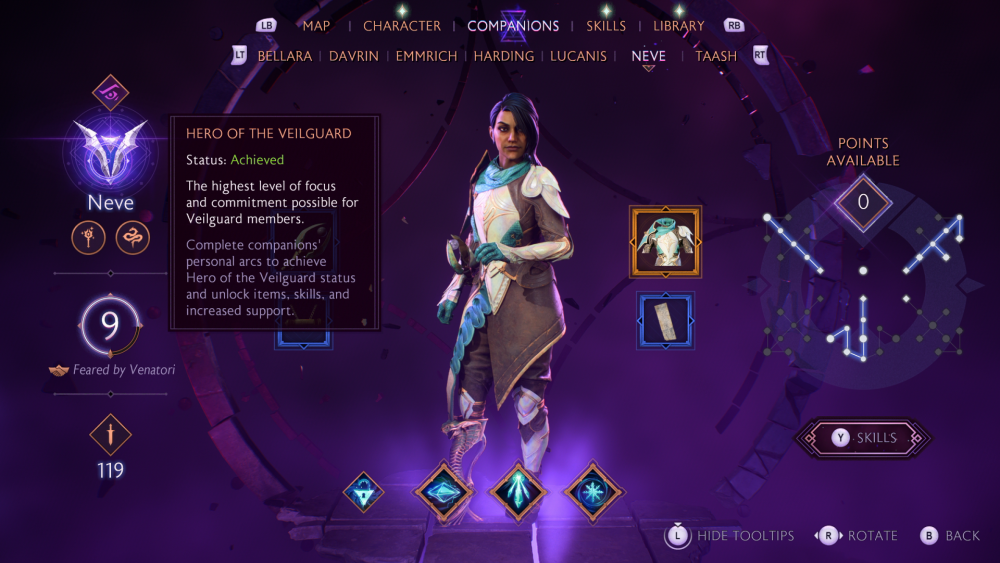Open the Character tab
The width and height of the screenshot is (1000, 563).
pos(402,26)
